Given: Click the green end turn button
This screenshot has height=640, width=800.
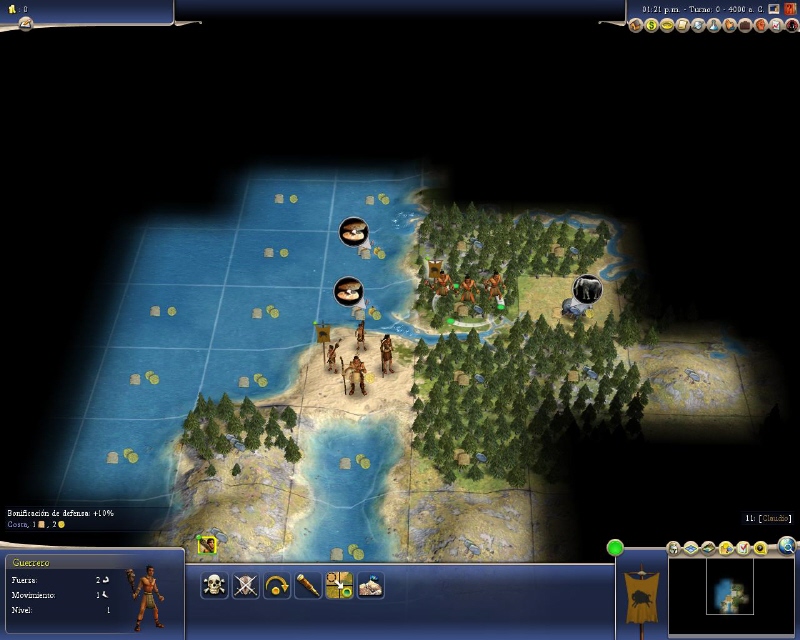Looking at the screenshot, I should tap(615, 547).
